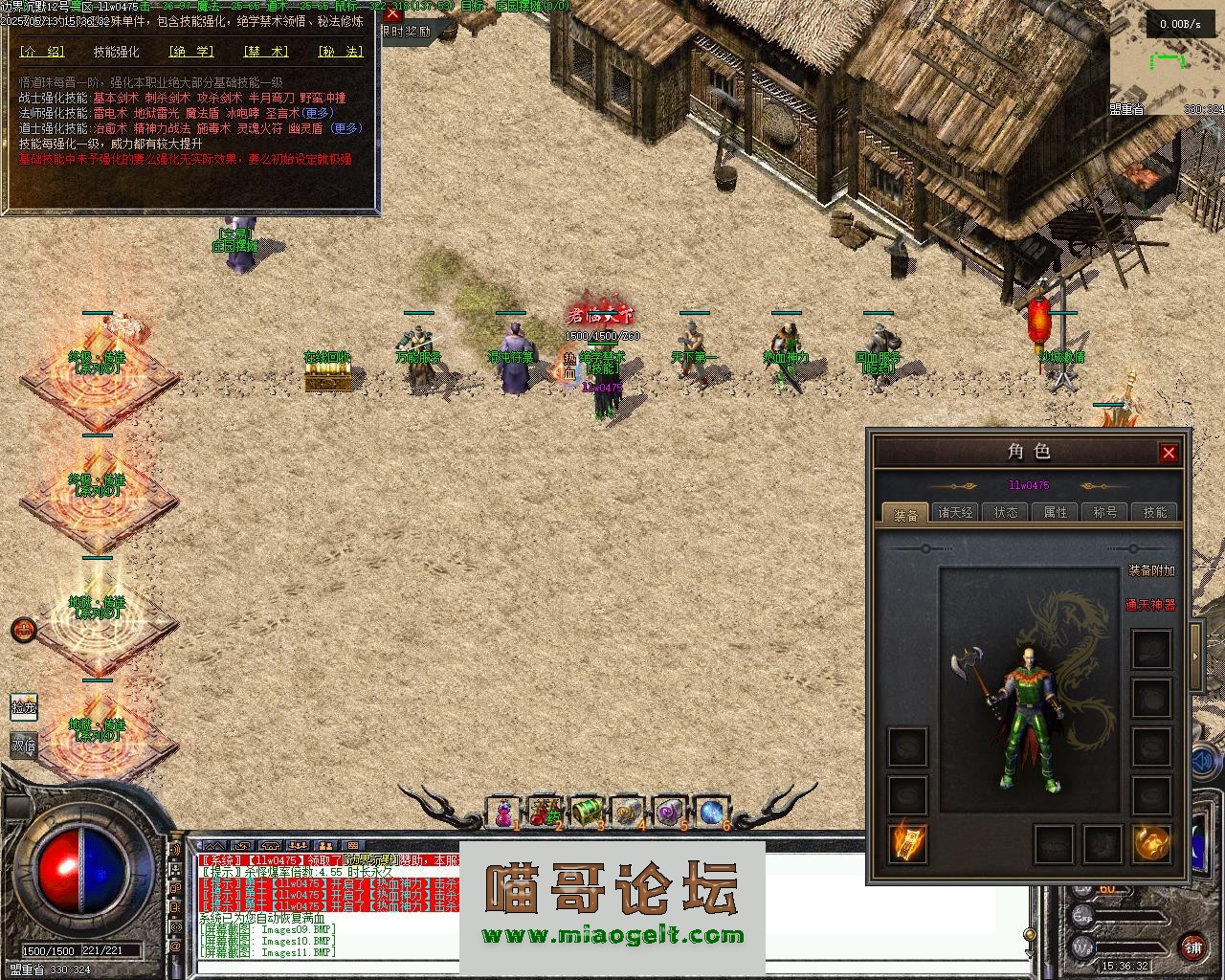Use the purple scroll in hotbar slot 5
The width and height of the screenshot is (1225, 980).
[x=669, y=813]
